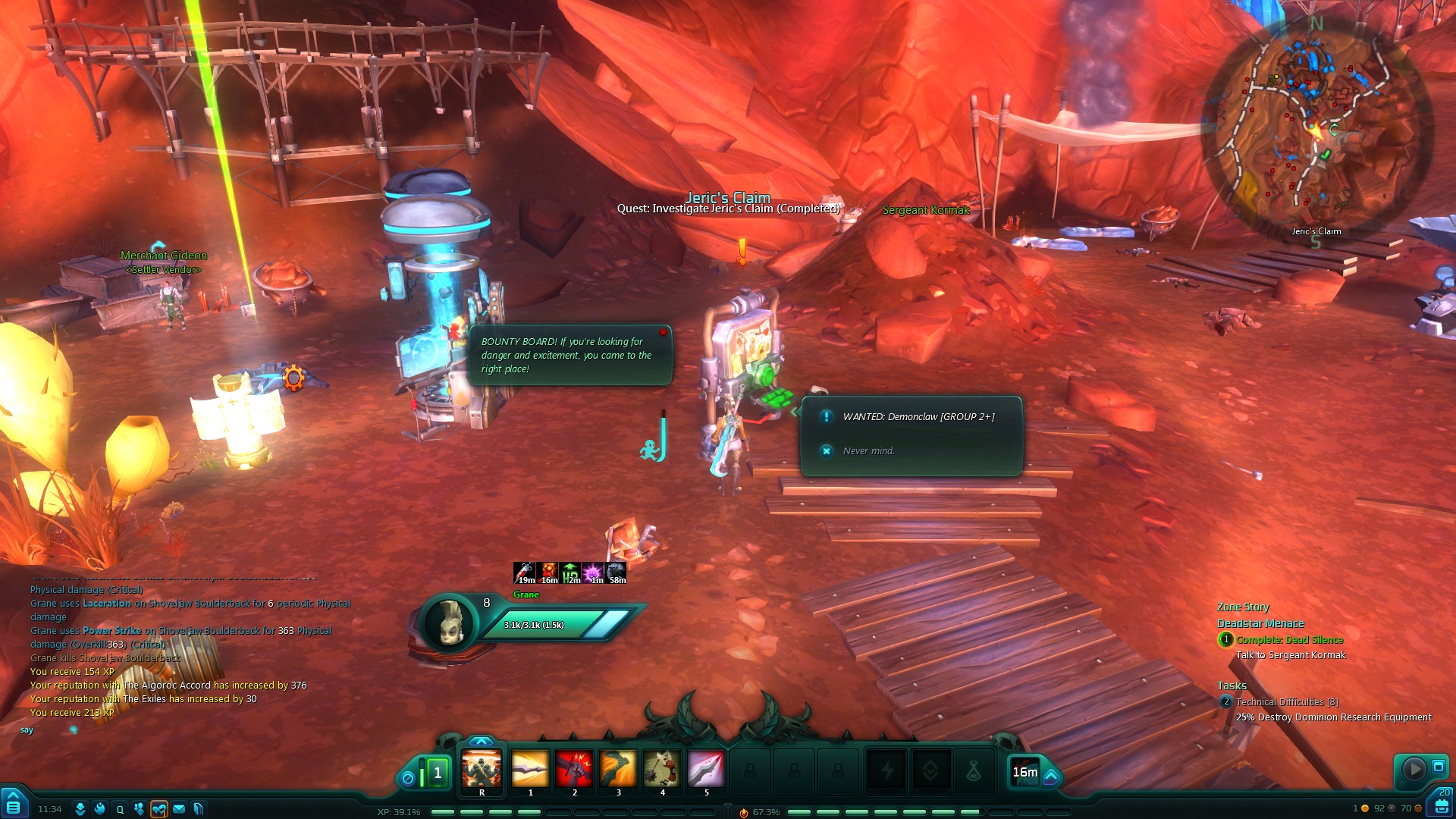
Task: Open the mail envelope icon
Action: (x=179, y=809)
